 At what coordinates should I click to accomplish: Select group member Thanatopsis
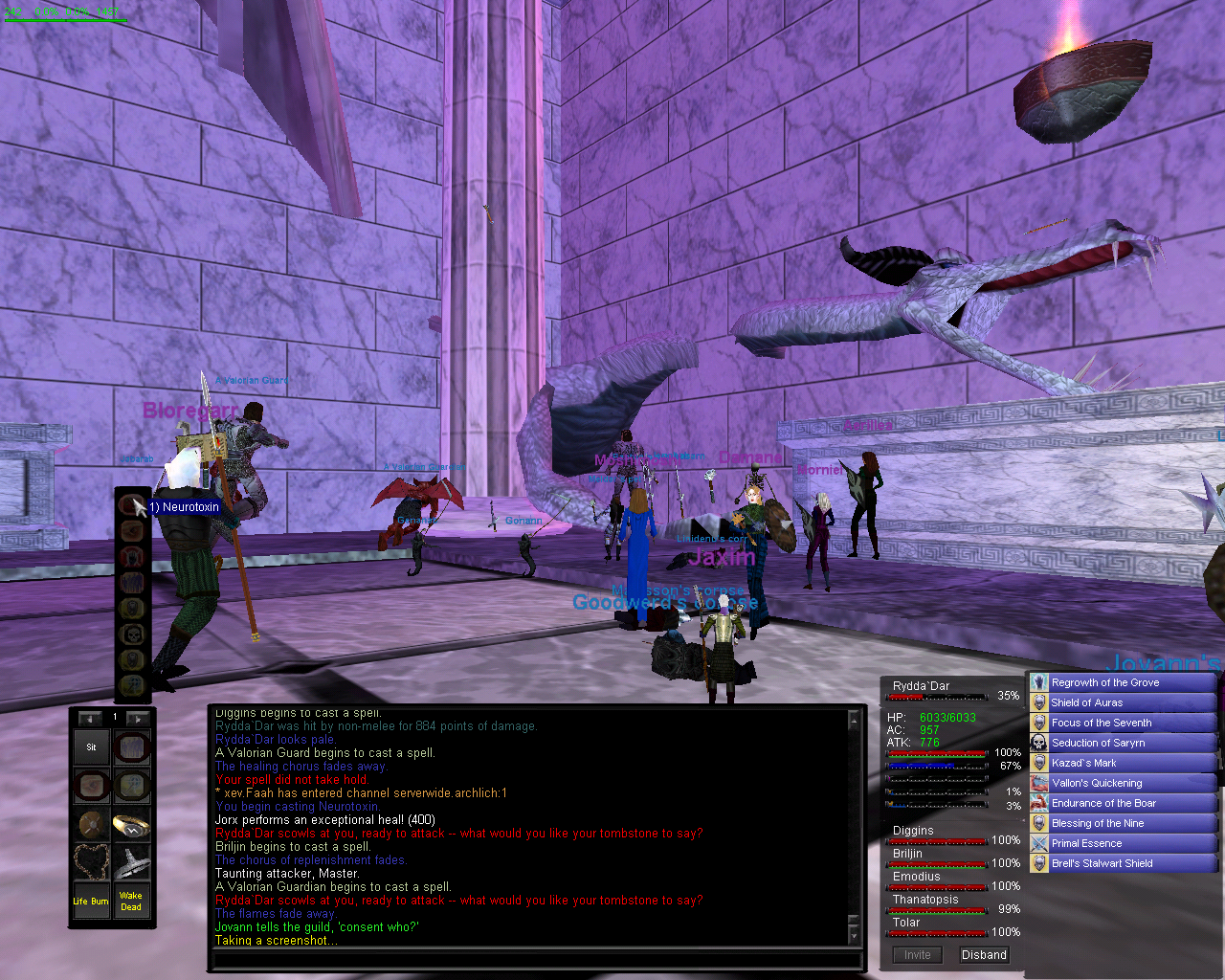(x=925, y=900)
